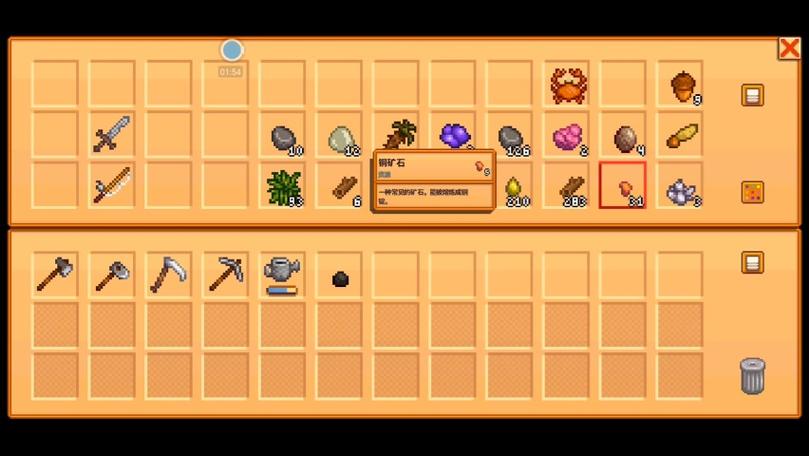Viewport: 809px width, 456px height.
Task: Select the highlighted copper ore stack
Action: point(624,186)
